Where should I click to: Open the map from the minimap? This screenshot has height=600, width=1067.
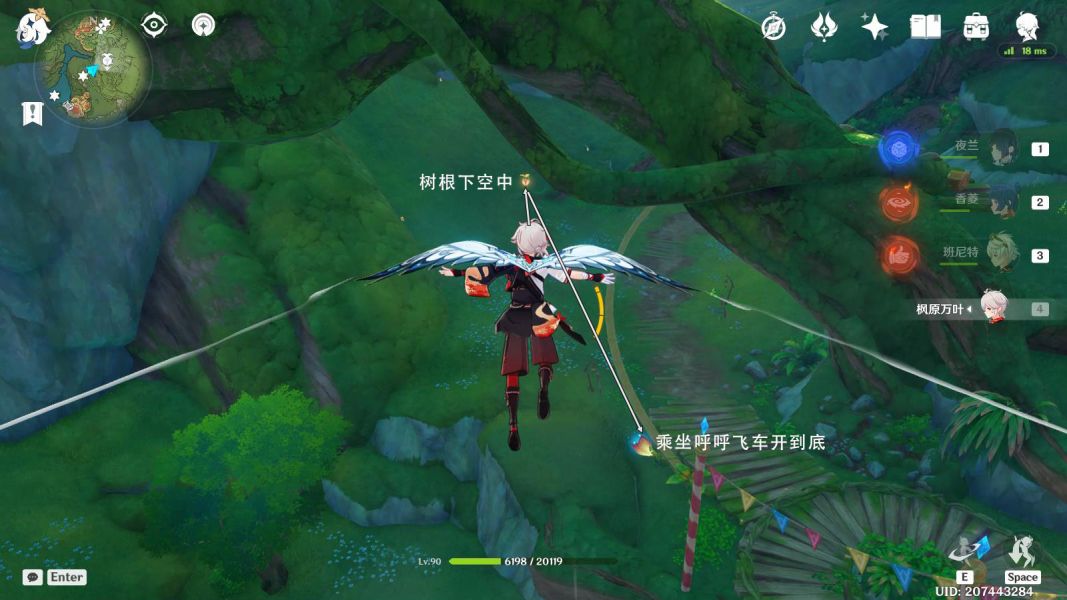(94, 68)
